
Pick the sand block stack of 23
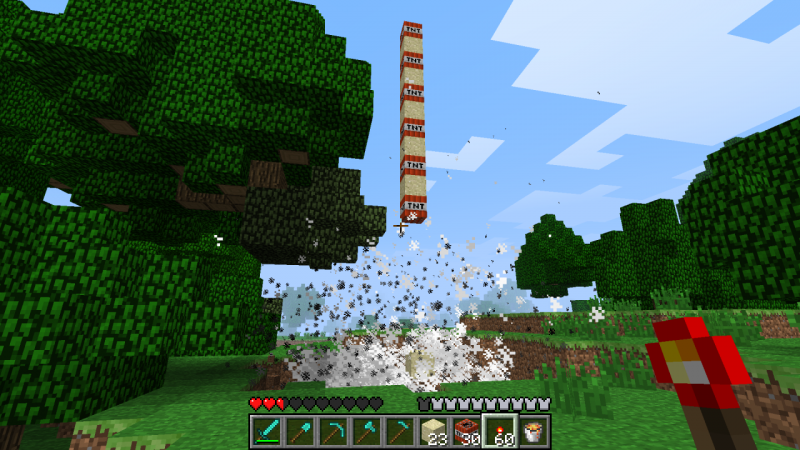point(433,431)
